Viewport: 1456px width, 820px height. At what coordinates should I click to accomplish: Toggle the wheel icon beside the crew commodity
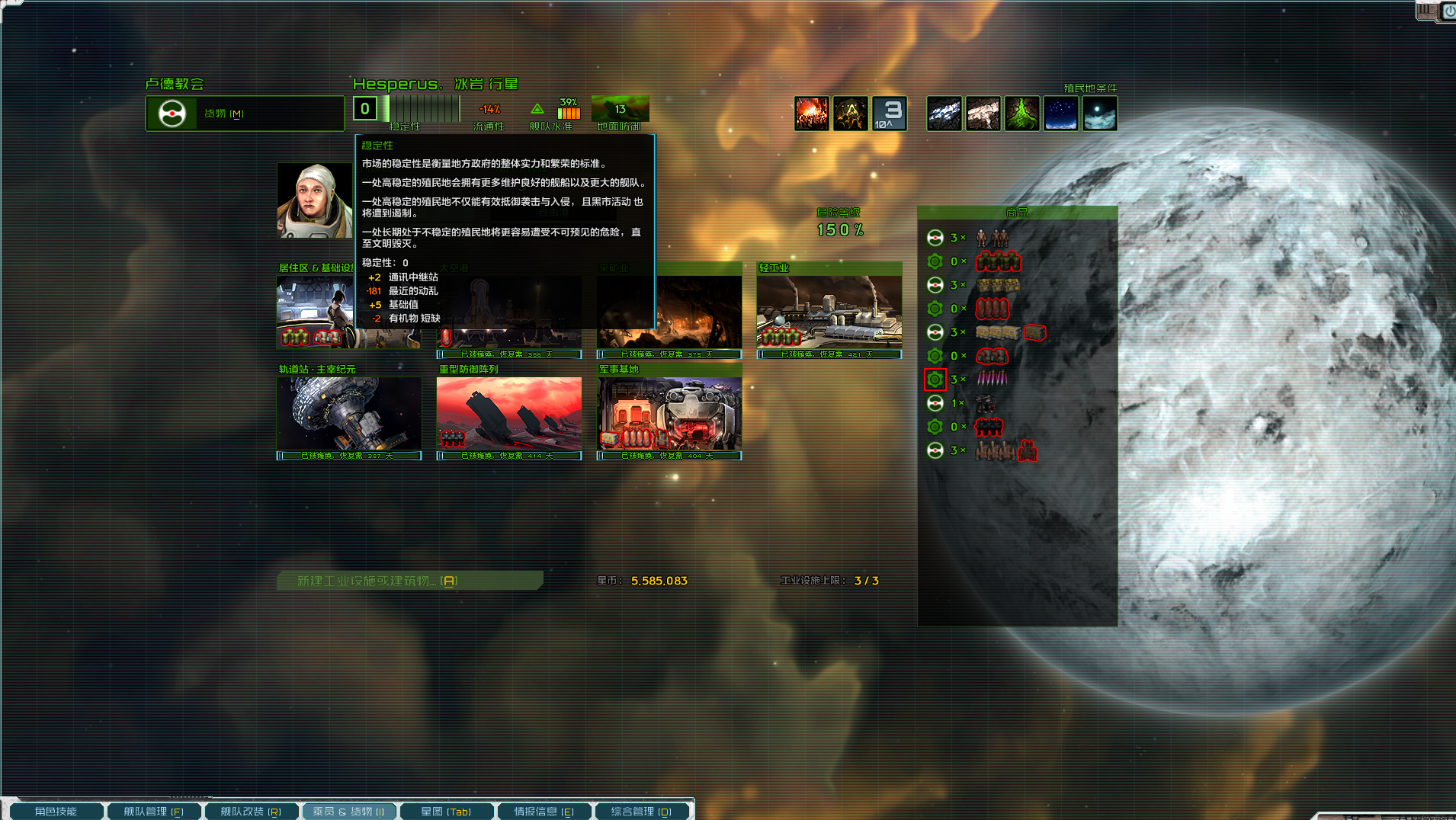click(935, 238)
